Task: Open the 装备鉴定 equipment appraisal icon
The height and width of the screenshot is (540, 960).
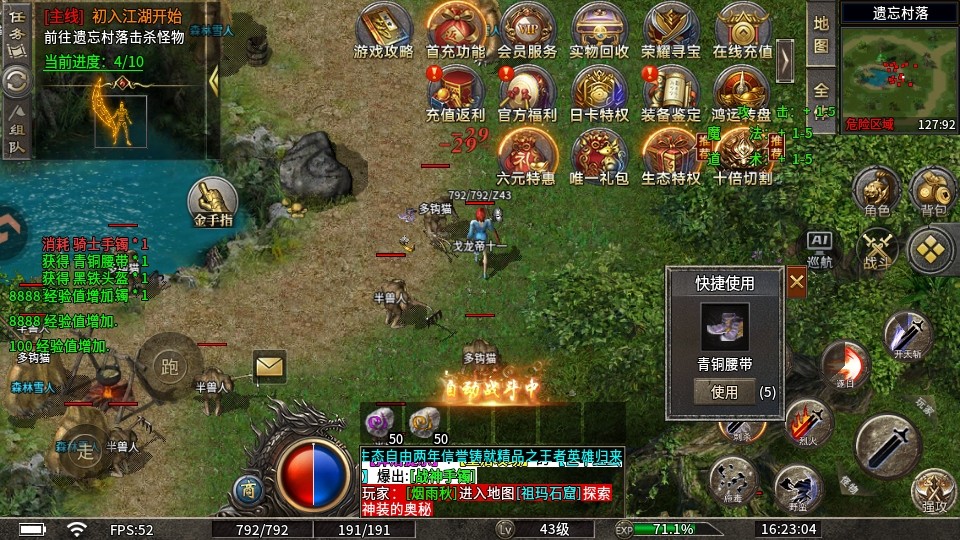Action: click(x=671, y=93)
